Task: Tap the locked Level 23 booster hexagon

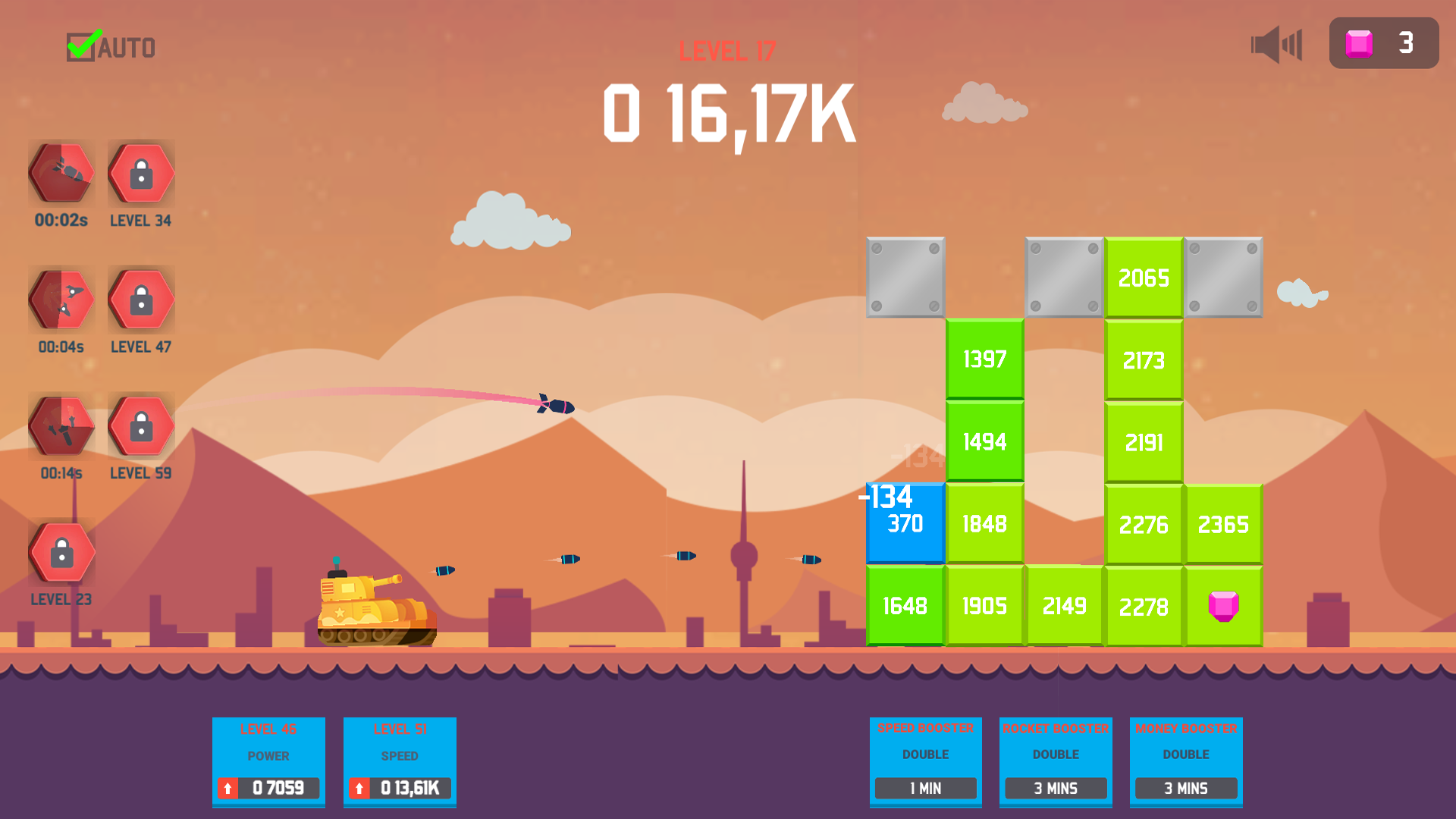Action: click(61, 551)
